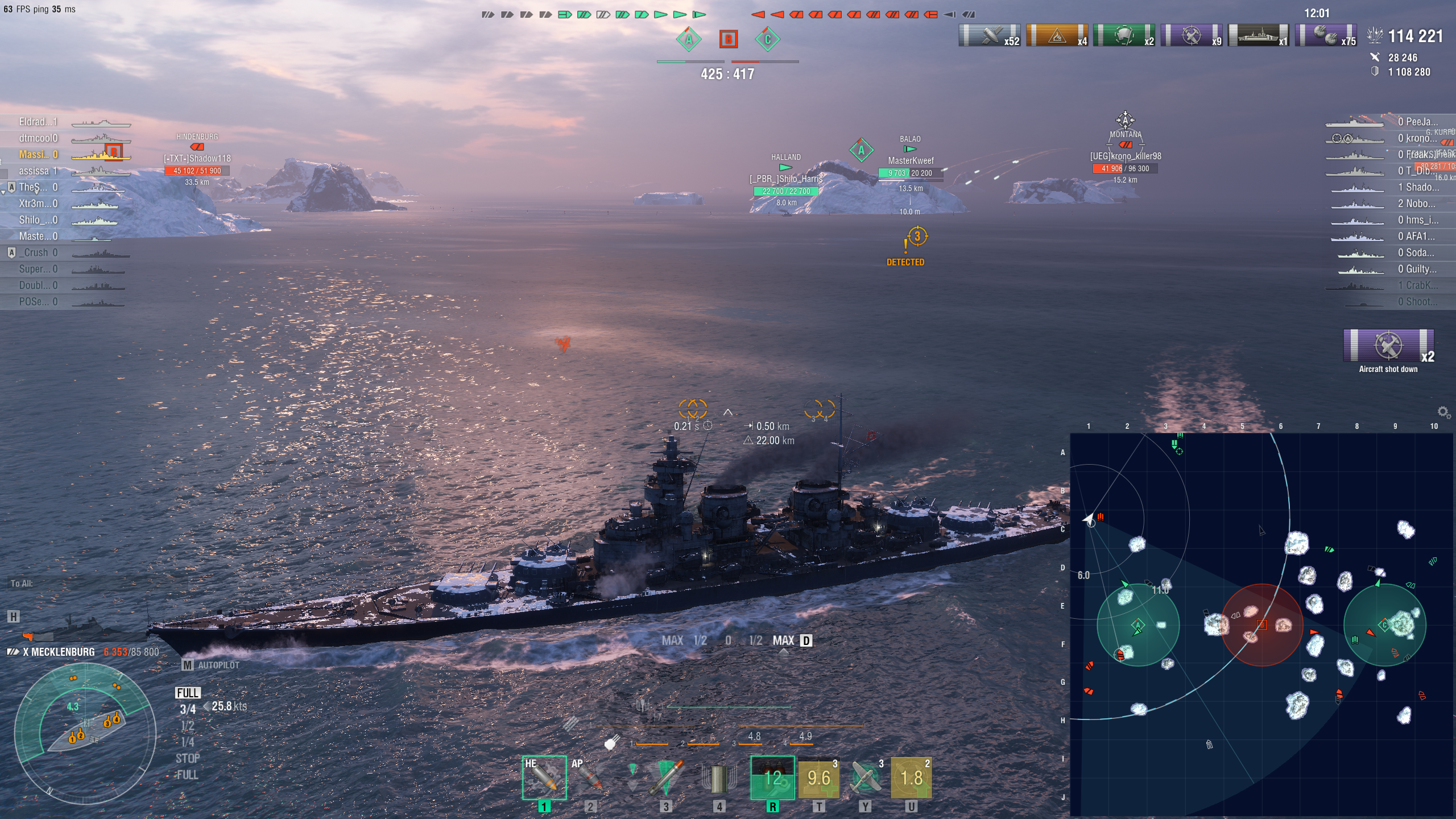Open the minimap settings gear
1456x819 pixels.
tap(1443, 411)
